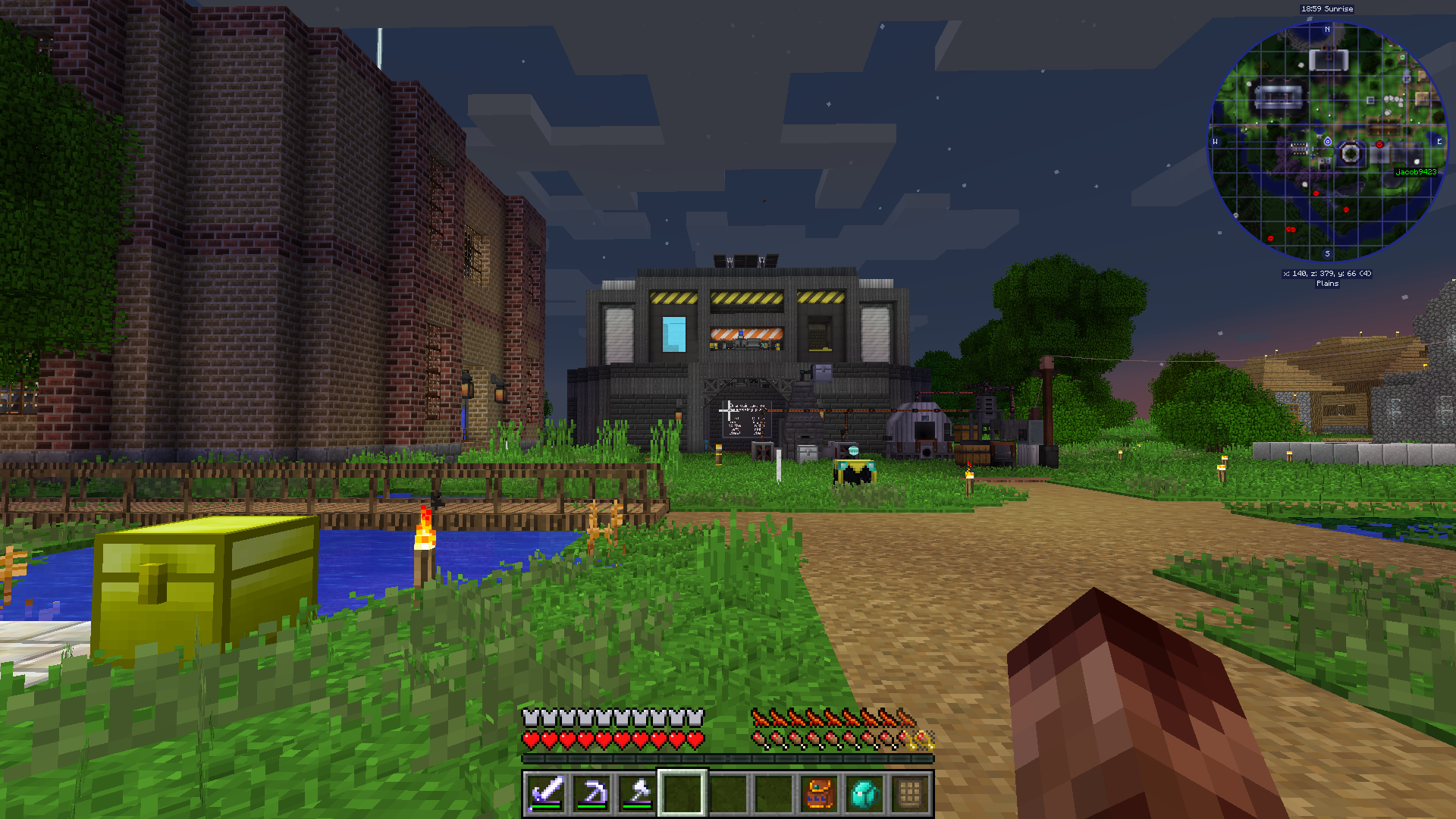Select the pickaxe hotbar slot
The image size is (1456, 819).
pyautogui.click(x=591, y=793)
